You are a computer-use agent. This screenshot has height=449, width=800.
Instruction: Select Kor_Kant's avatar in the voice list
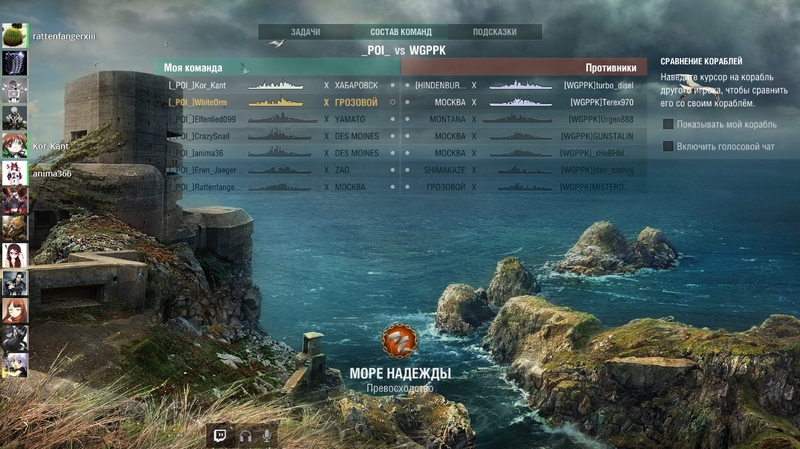pos(14,146)
